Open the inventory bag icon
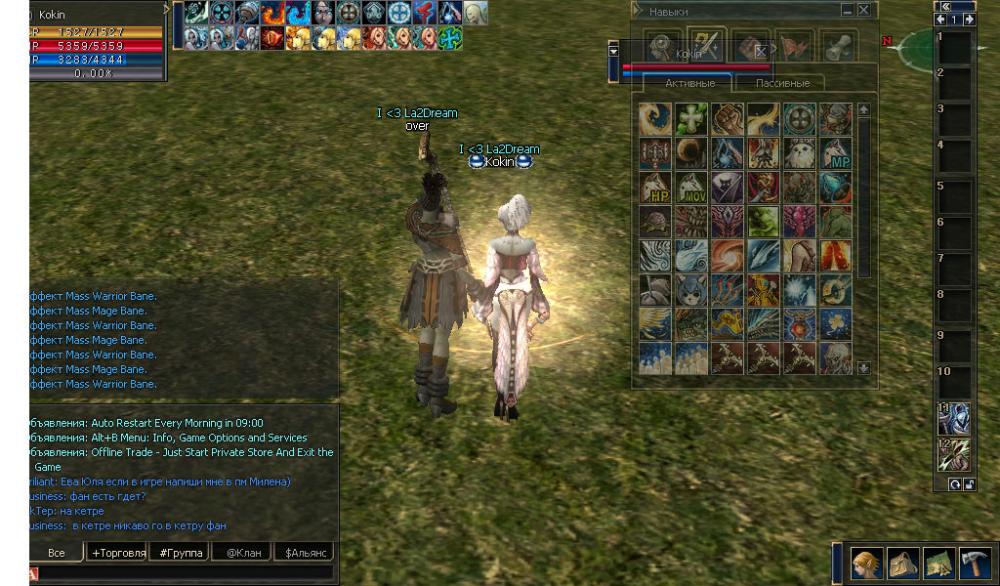1000x586 pixels. tap(901, 562)
